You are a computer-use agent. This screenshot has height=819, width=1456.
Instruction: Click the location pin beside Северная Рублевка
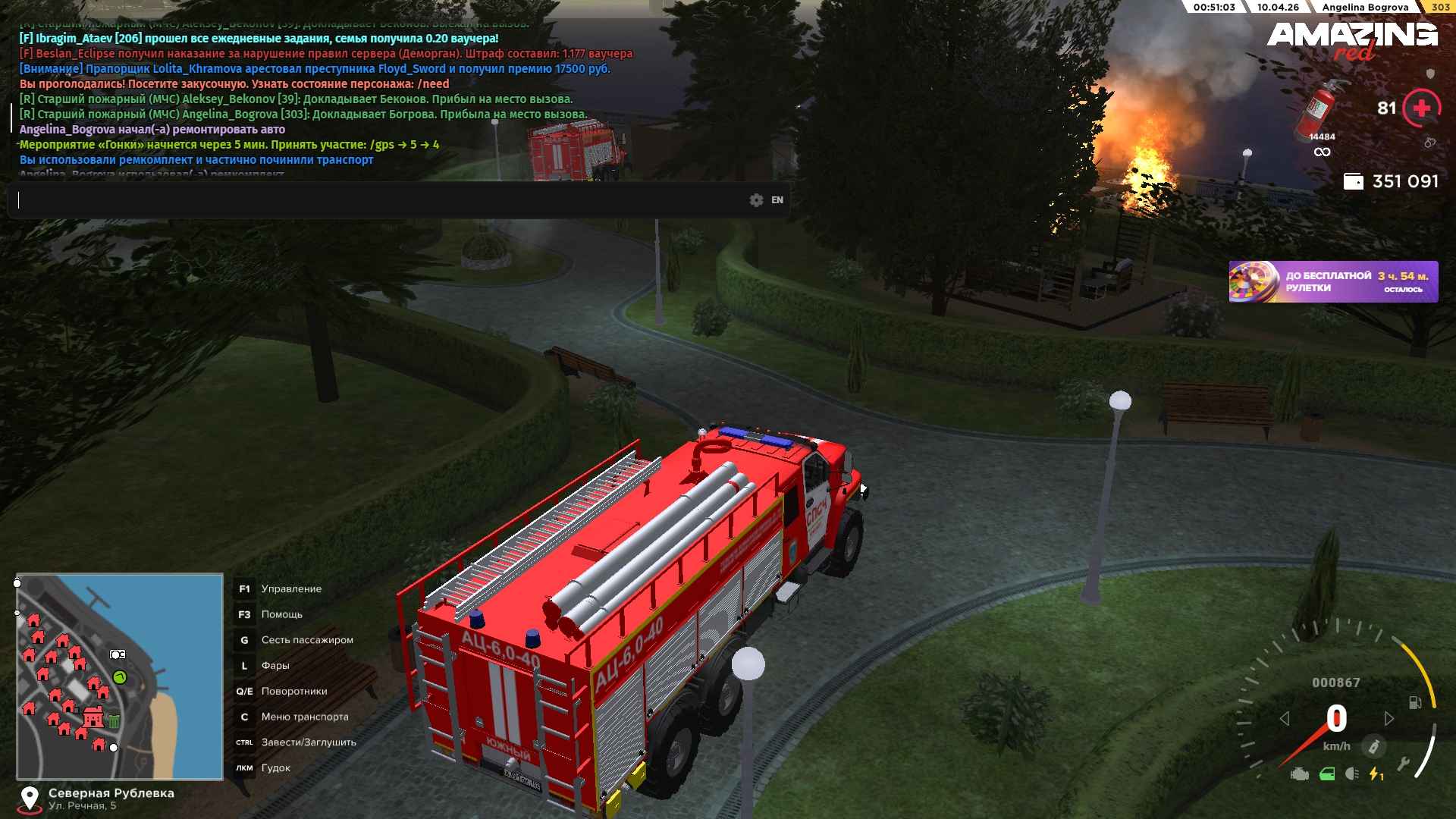tap(30, 798)
